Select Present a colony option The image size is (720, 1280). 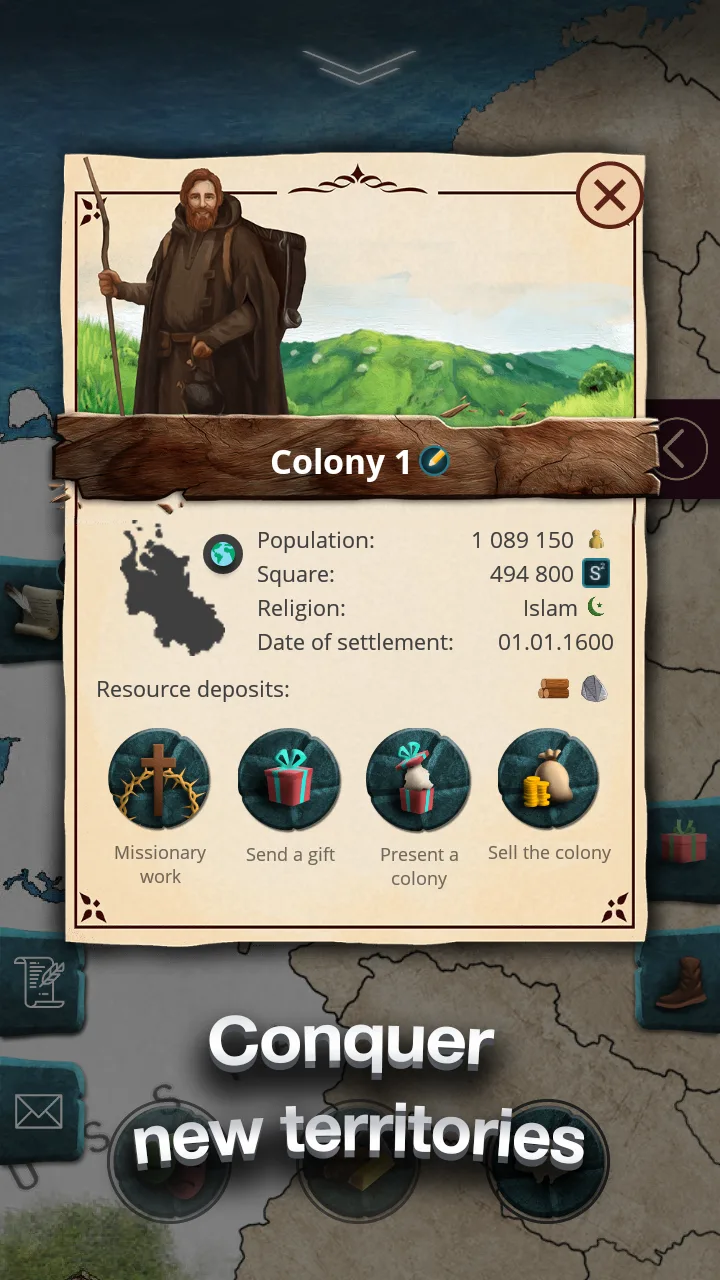[418, 779]
